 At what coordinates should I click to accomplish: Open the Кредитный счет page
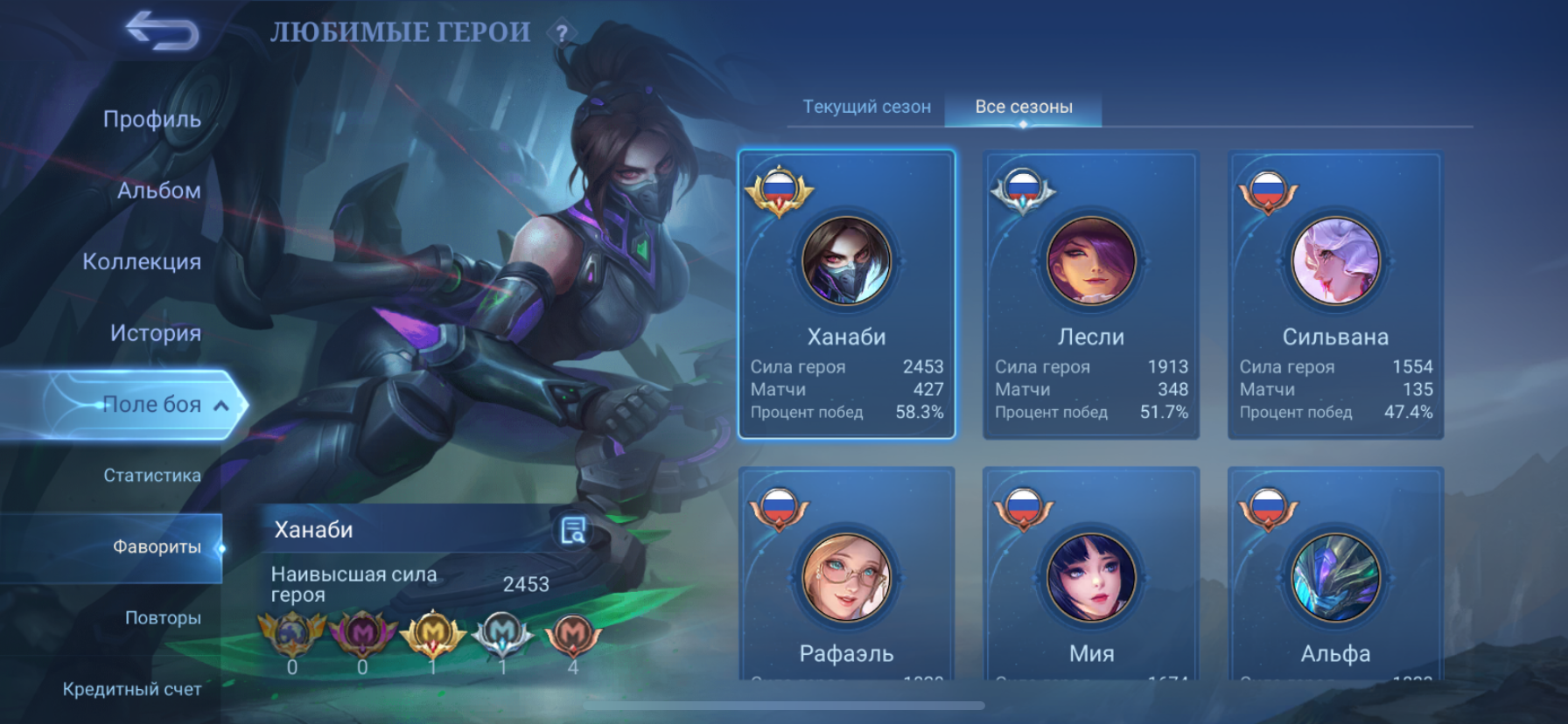coord(132,689)
